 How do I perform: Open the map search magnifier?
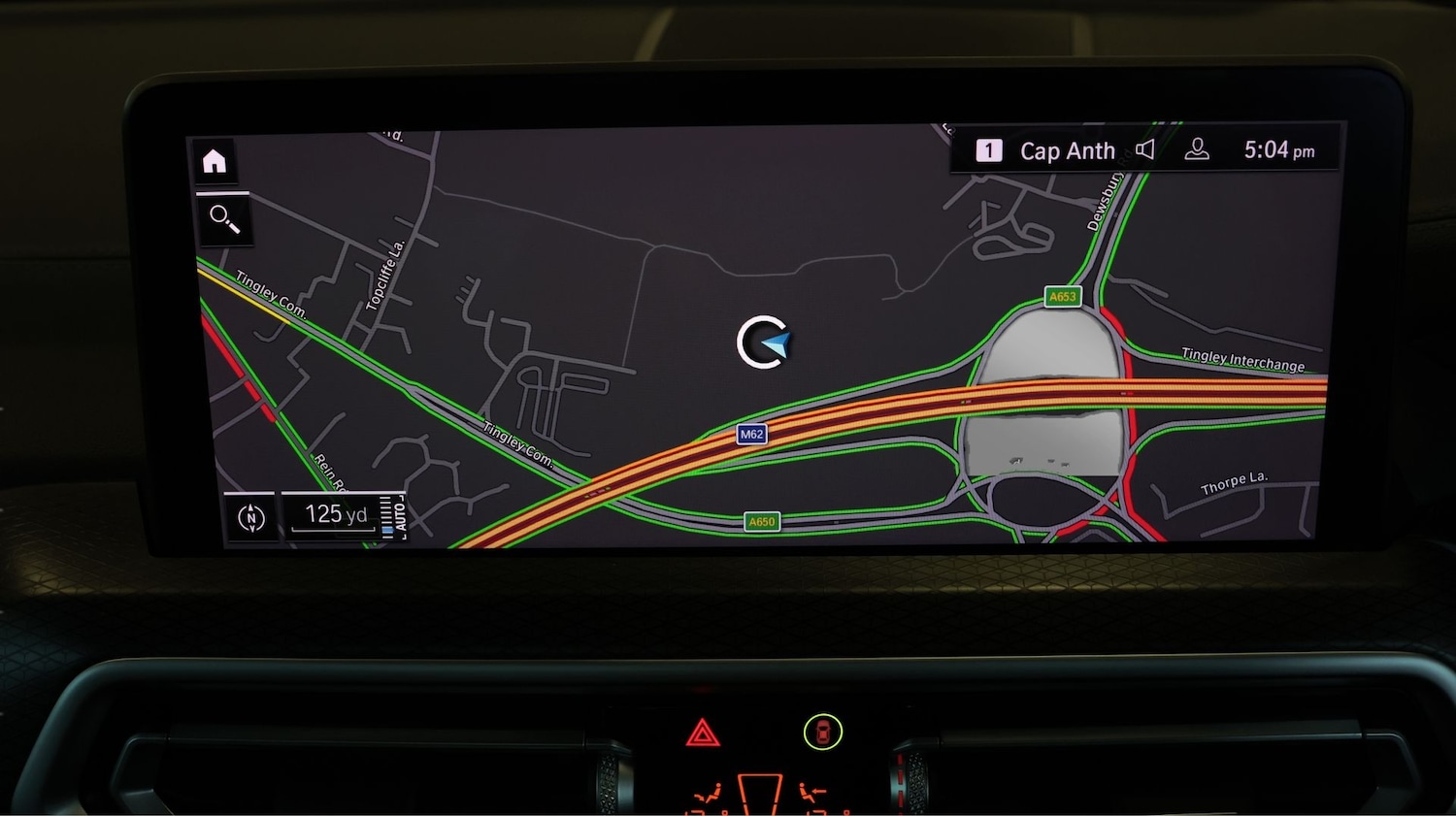click(x=224, y=219)
